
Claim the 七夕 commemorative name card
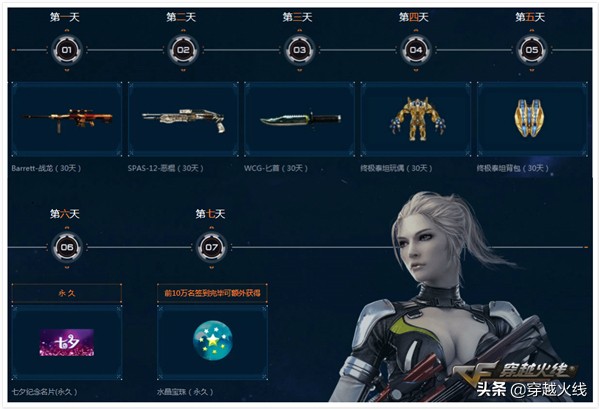[x=67, y=343]
